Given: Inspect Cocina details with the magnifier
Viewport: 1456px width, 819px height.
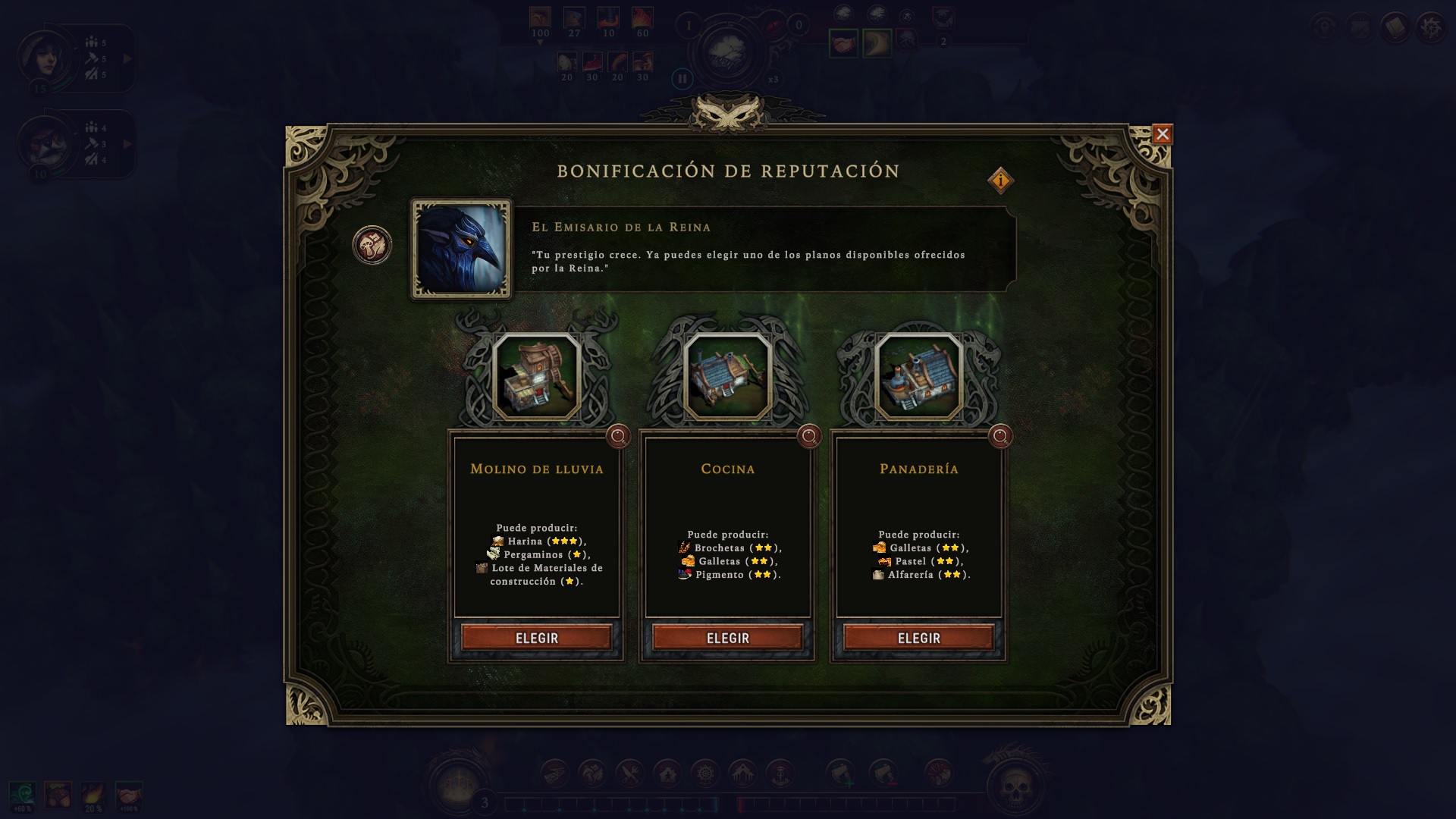Looking at the screenshot, I should point(809,436).
